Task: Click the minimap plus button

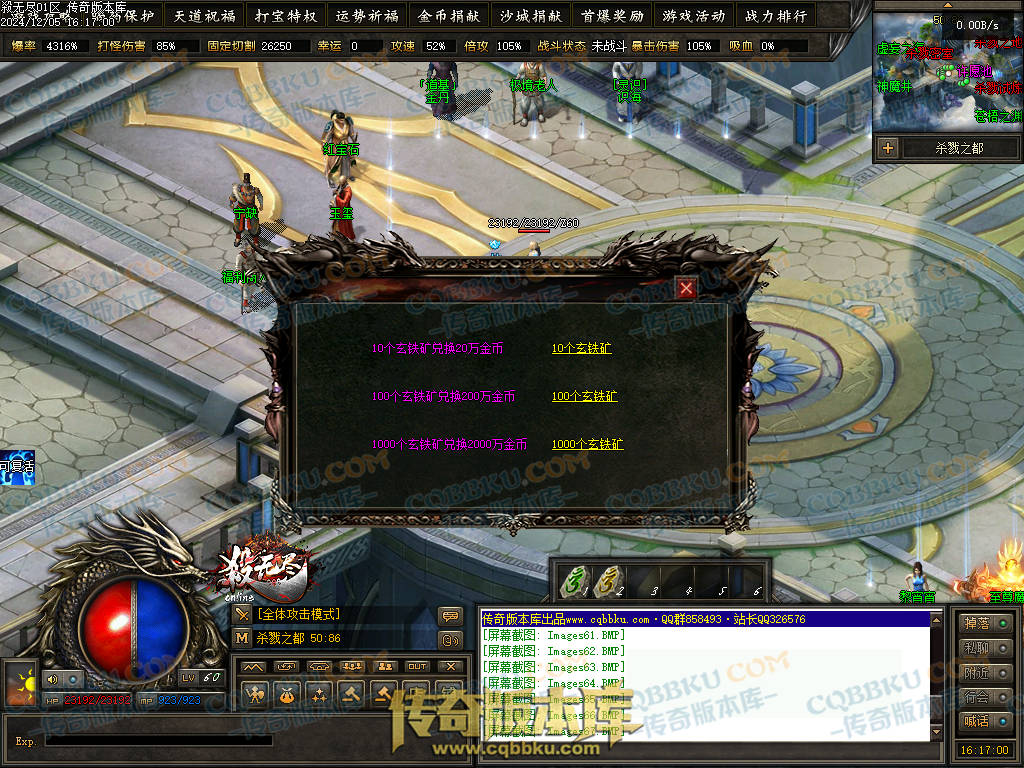Action: (x=887, y=148)
